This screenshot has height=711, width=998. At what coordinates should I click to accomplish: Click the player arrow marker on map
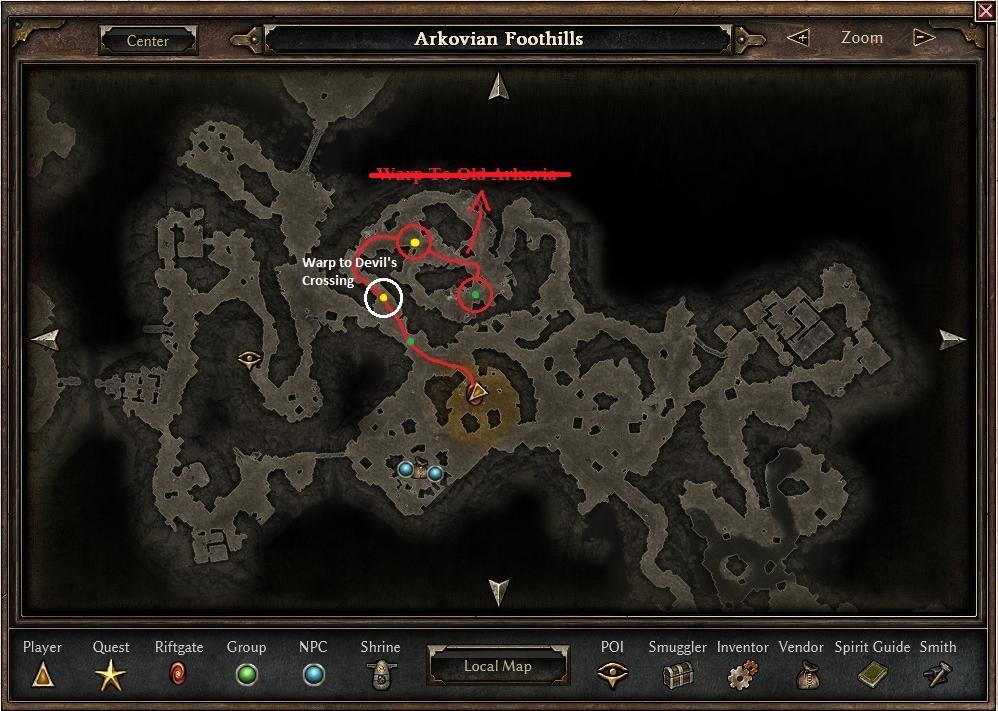(x=477, y=390)
